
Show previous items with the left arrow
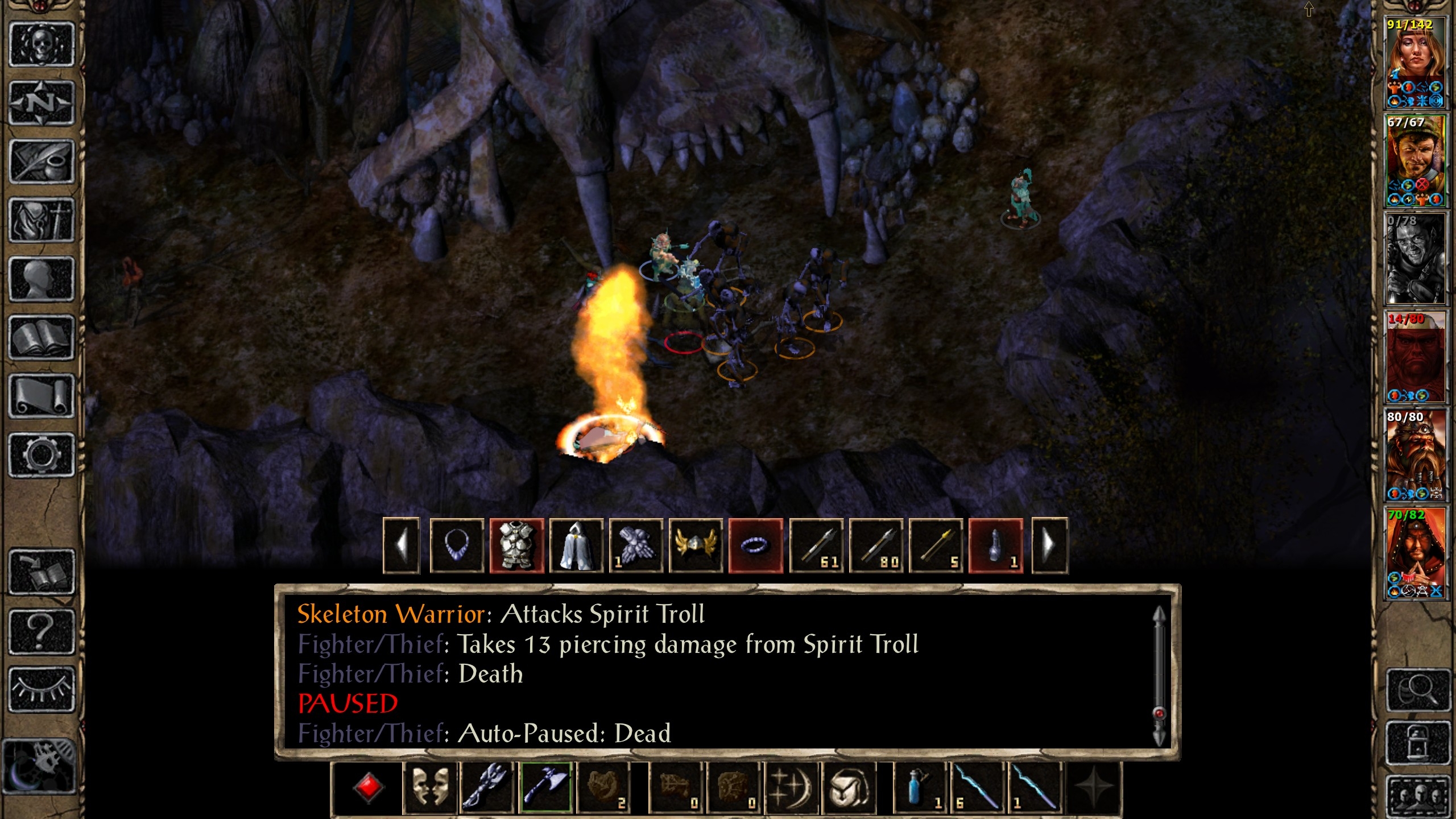[x=402, y=546]
